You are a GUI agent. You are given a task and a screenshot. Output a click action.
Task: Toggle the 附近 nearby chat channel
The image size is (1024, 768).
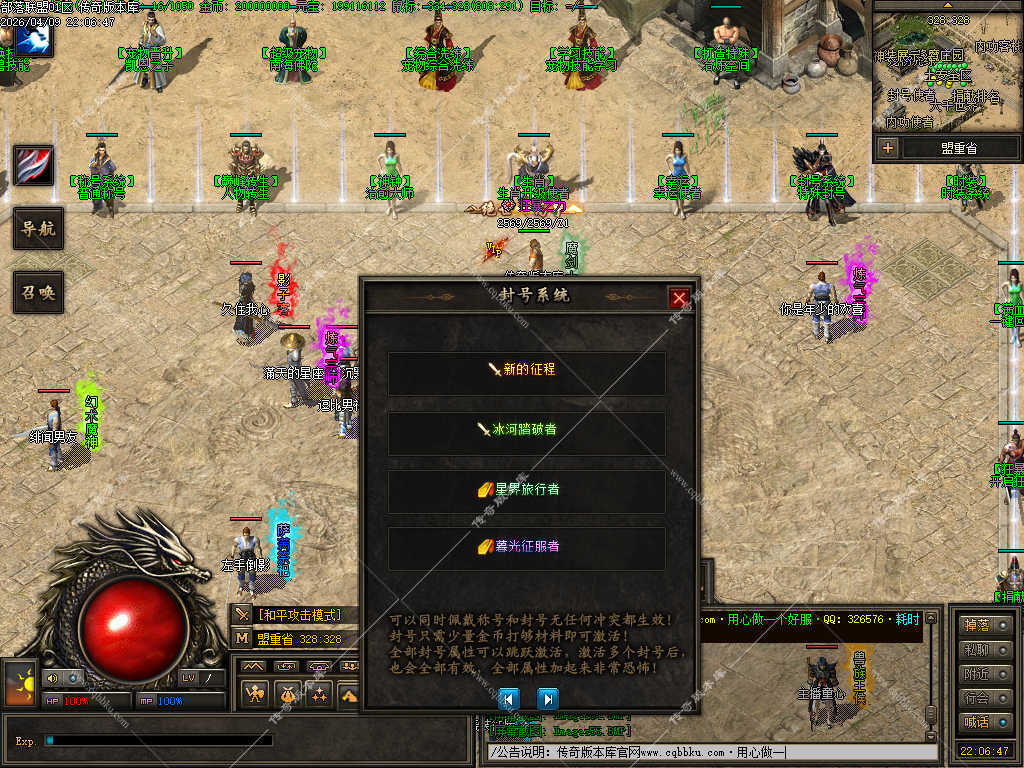pos(984,674)
